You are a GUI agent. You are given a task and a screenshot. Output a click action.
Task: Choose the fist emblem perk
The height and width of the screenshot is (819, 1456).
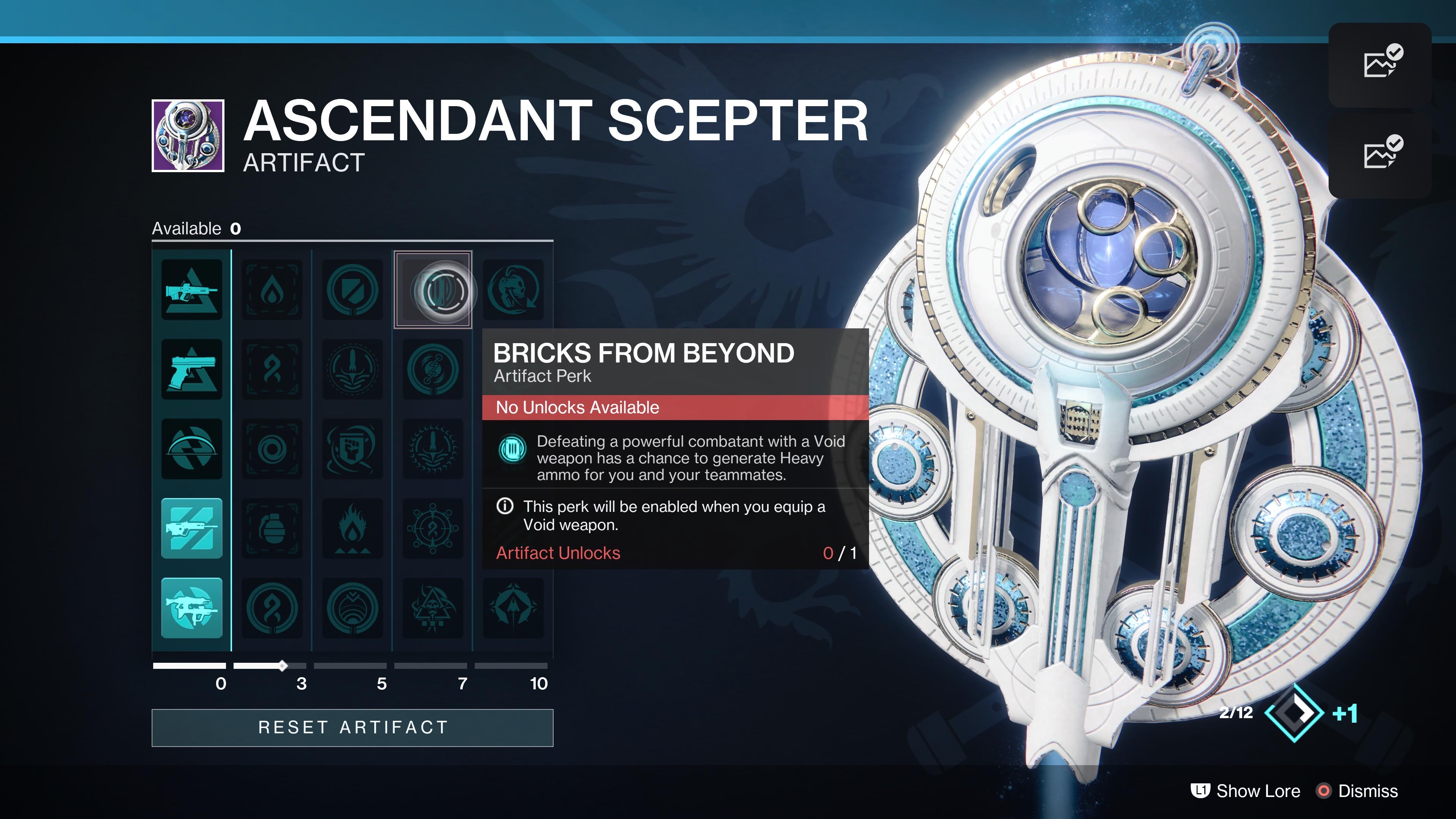352,449
